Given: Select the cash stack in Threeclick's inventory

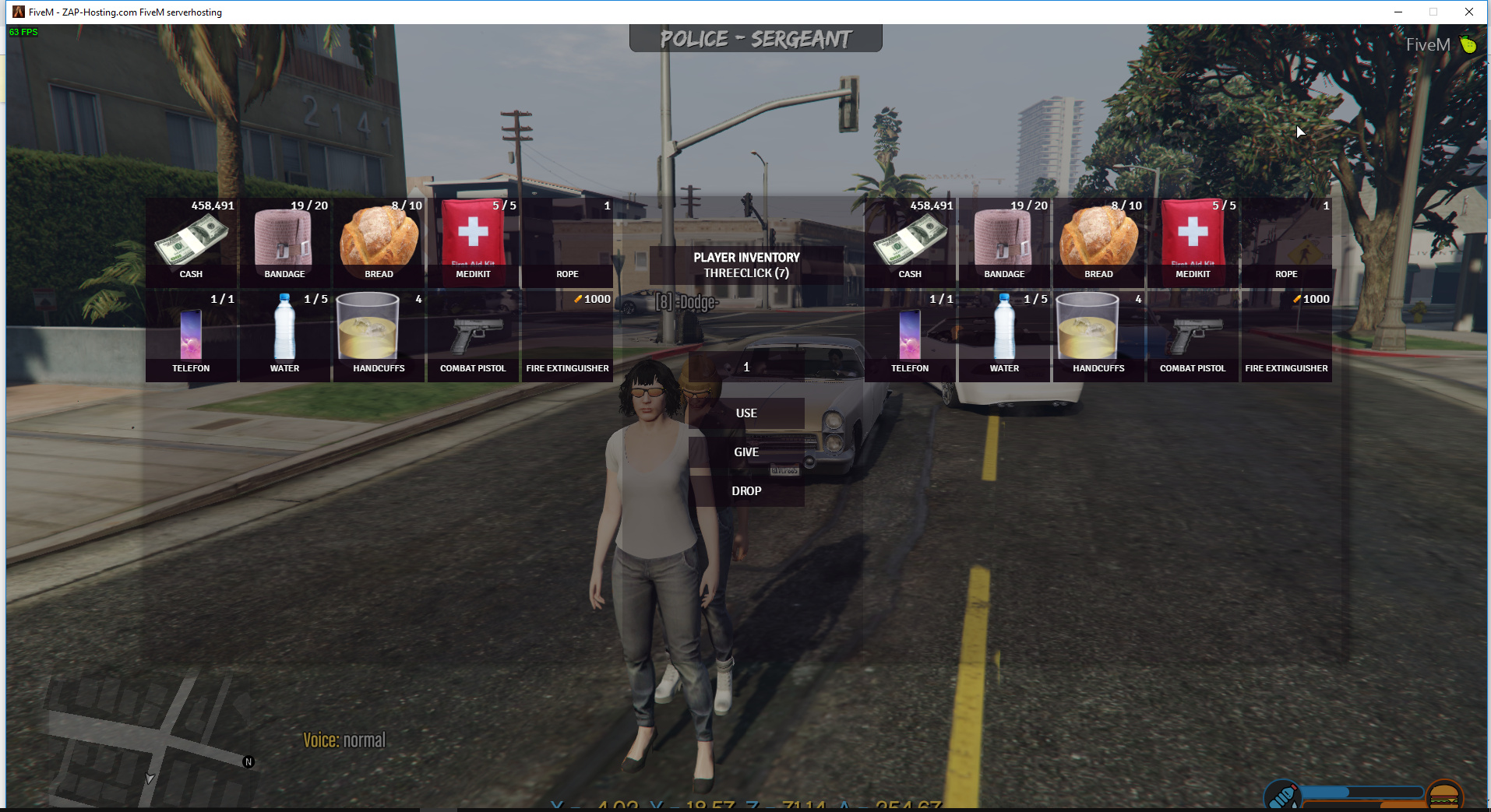Looking at the screenshot, I should pos(910,237).
